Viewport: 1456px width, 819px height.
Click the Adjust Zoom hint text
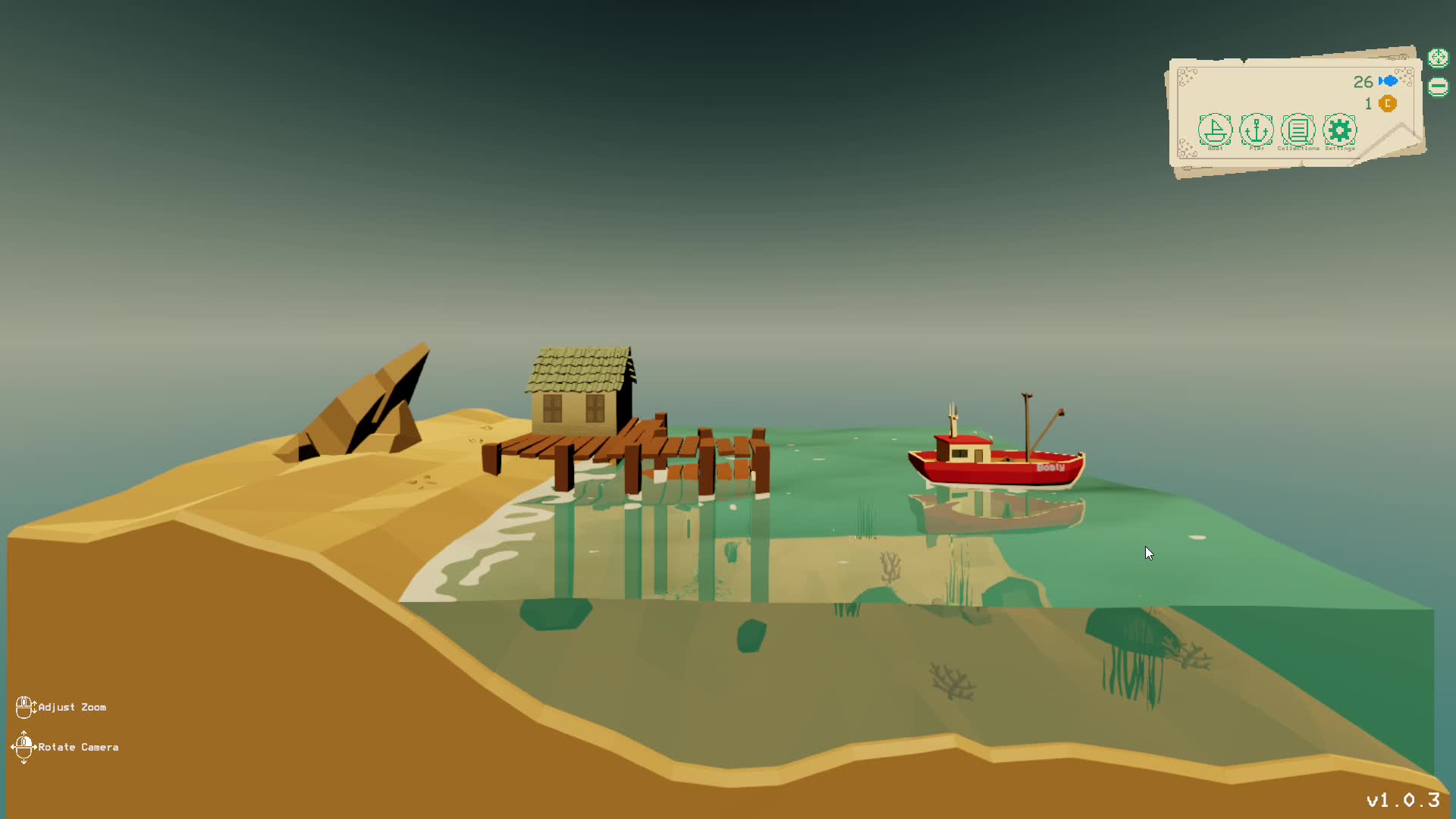tap(72, 707)
